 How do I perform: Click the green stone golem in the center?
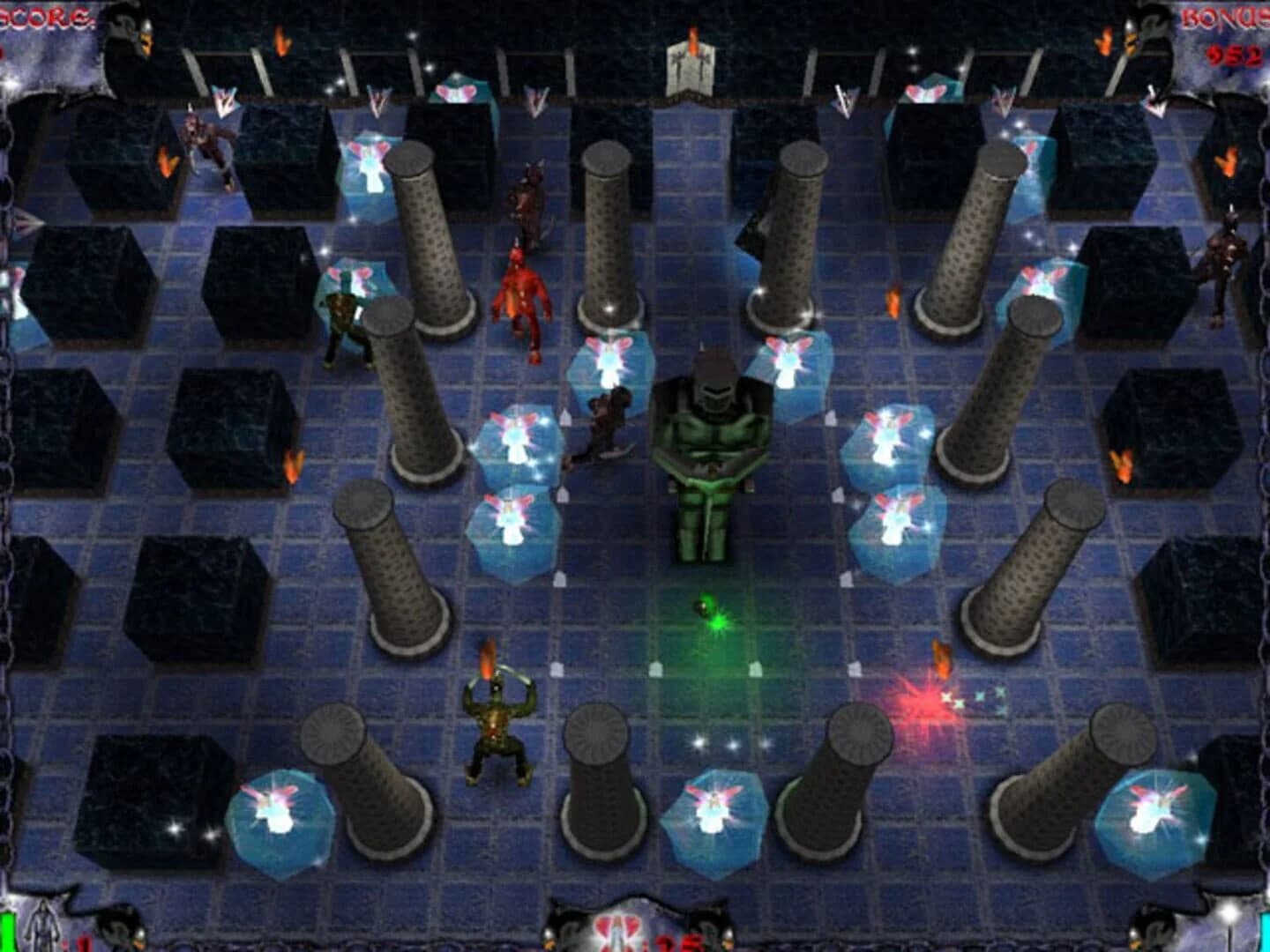coord(710,450)
